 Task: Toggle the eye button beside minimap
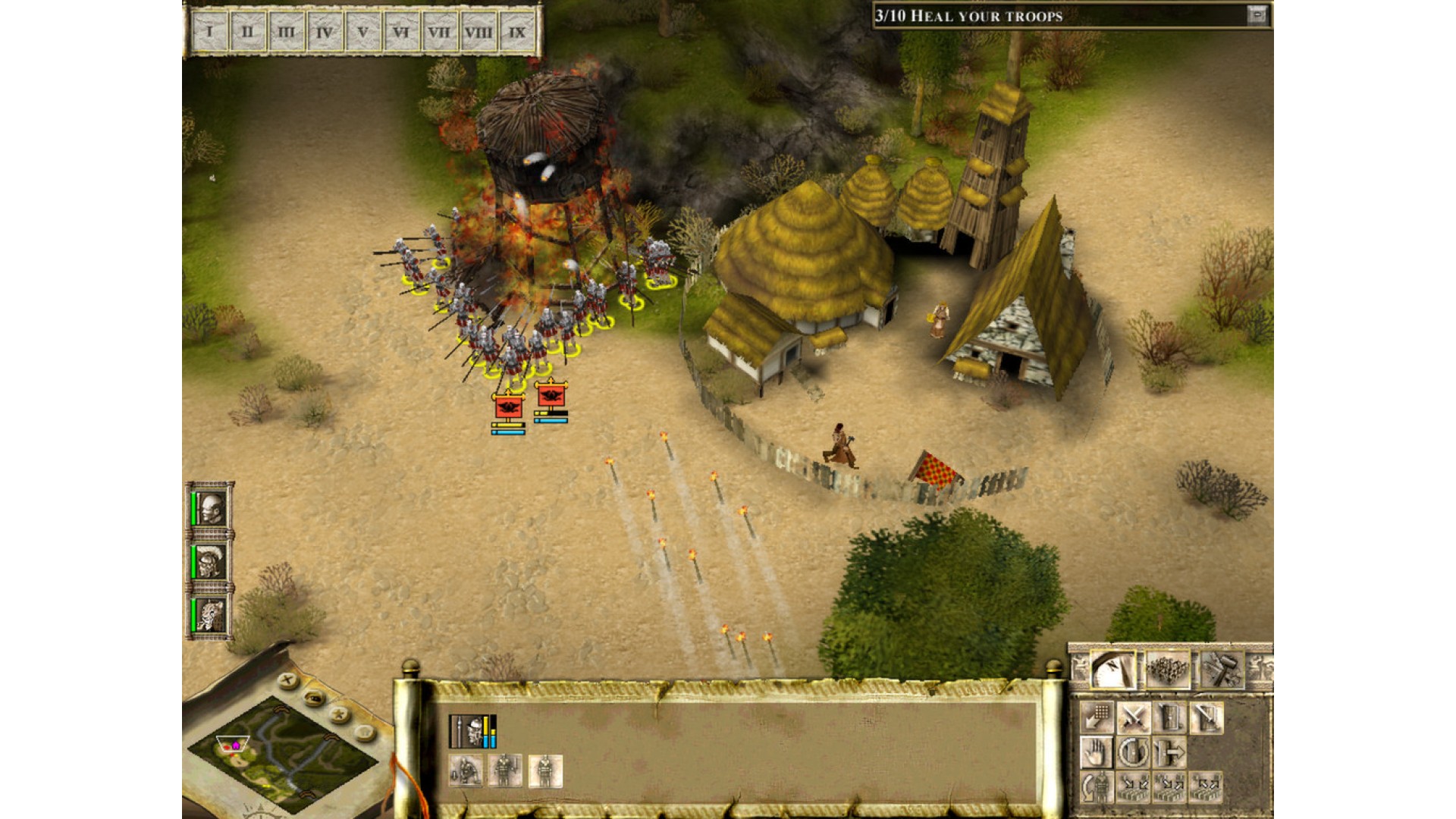click(314, 698)
